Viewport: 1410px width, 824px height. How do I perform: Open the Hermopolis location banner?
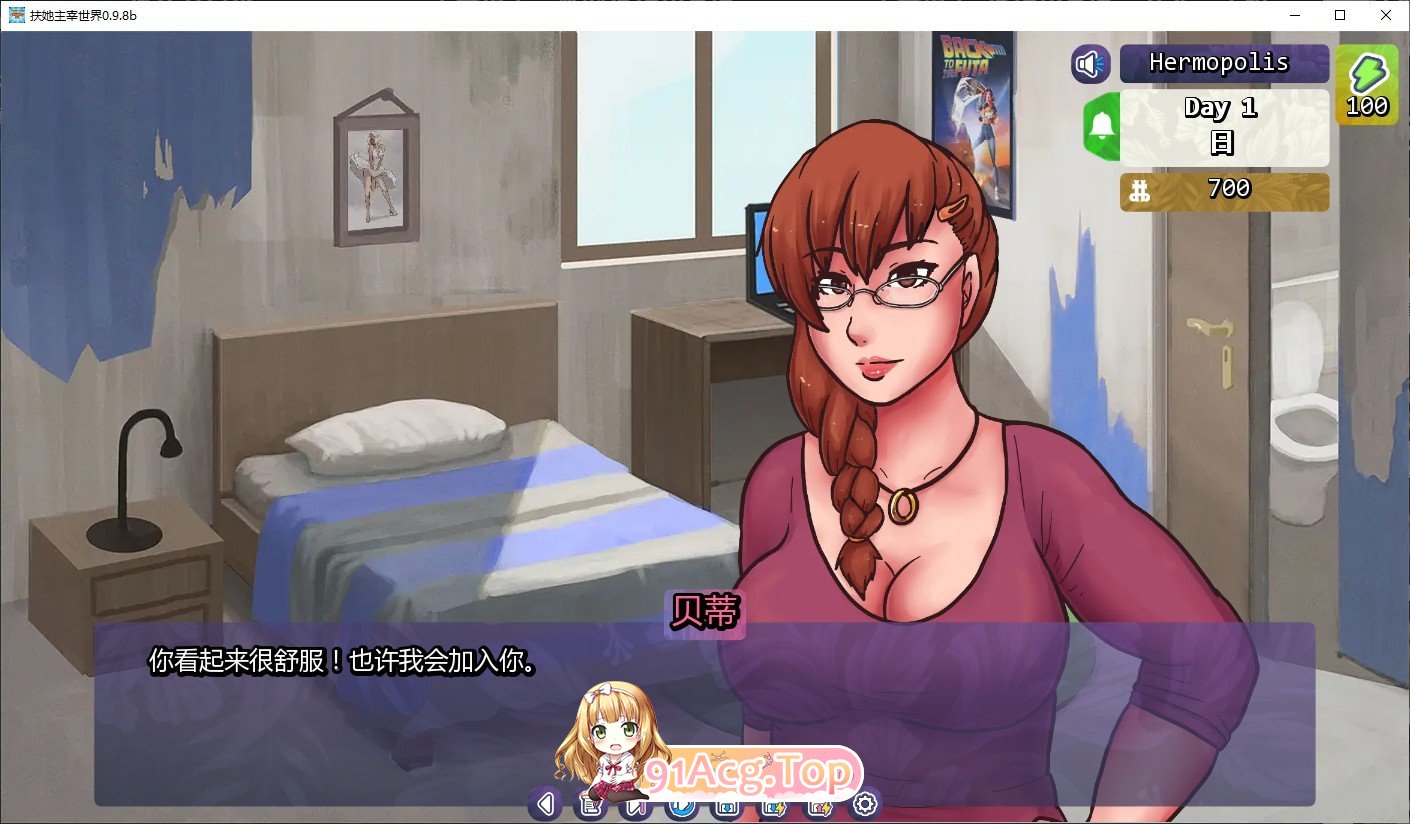1225,62
